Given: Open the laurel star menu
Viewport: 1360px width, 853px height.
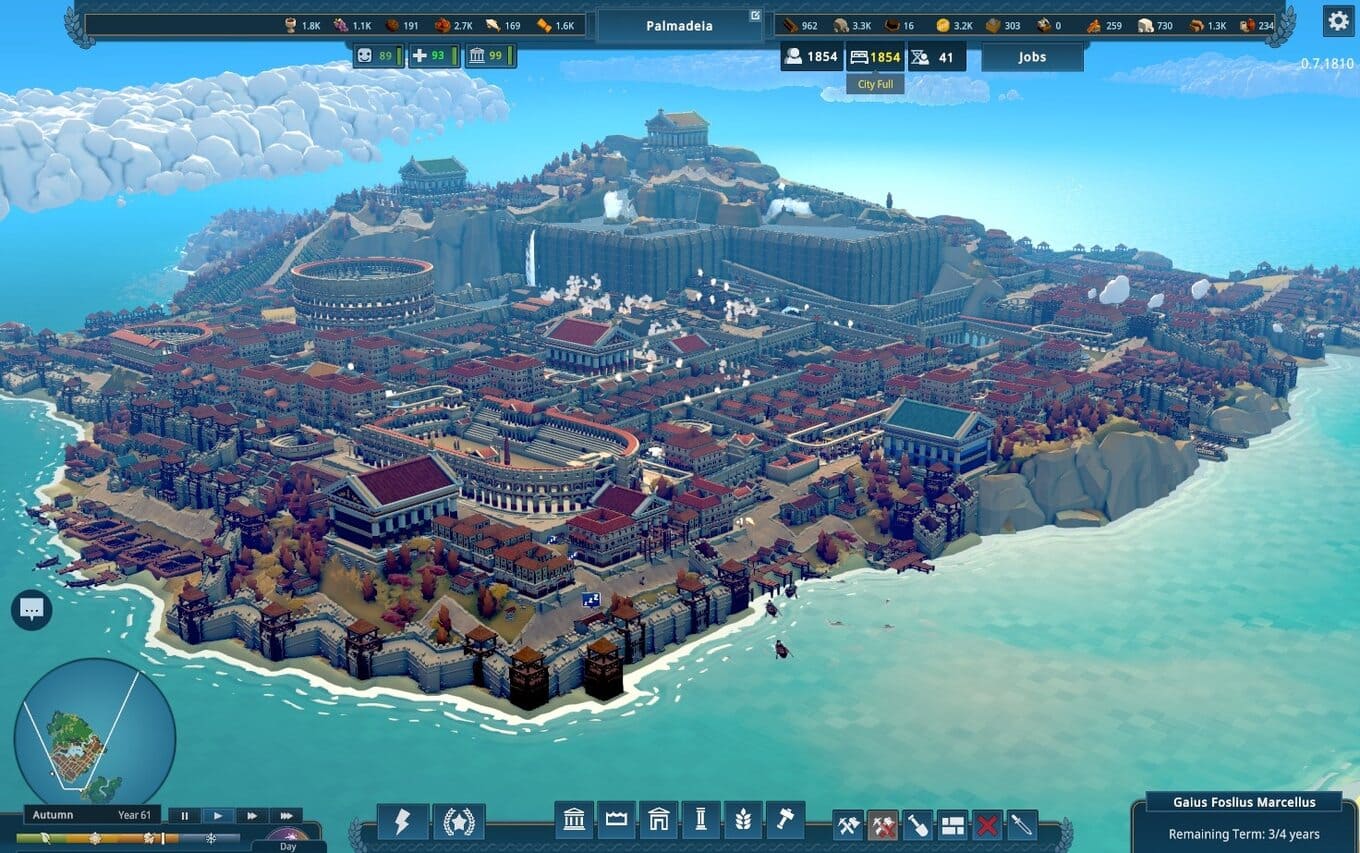Looking at the screenshot, I should click(x=458, y=822).
